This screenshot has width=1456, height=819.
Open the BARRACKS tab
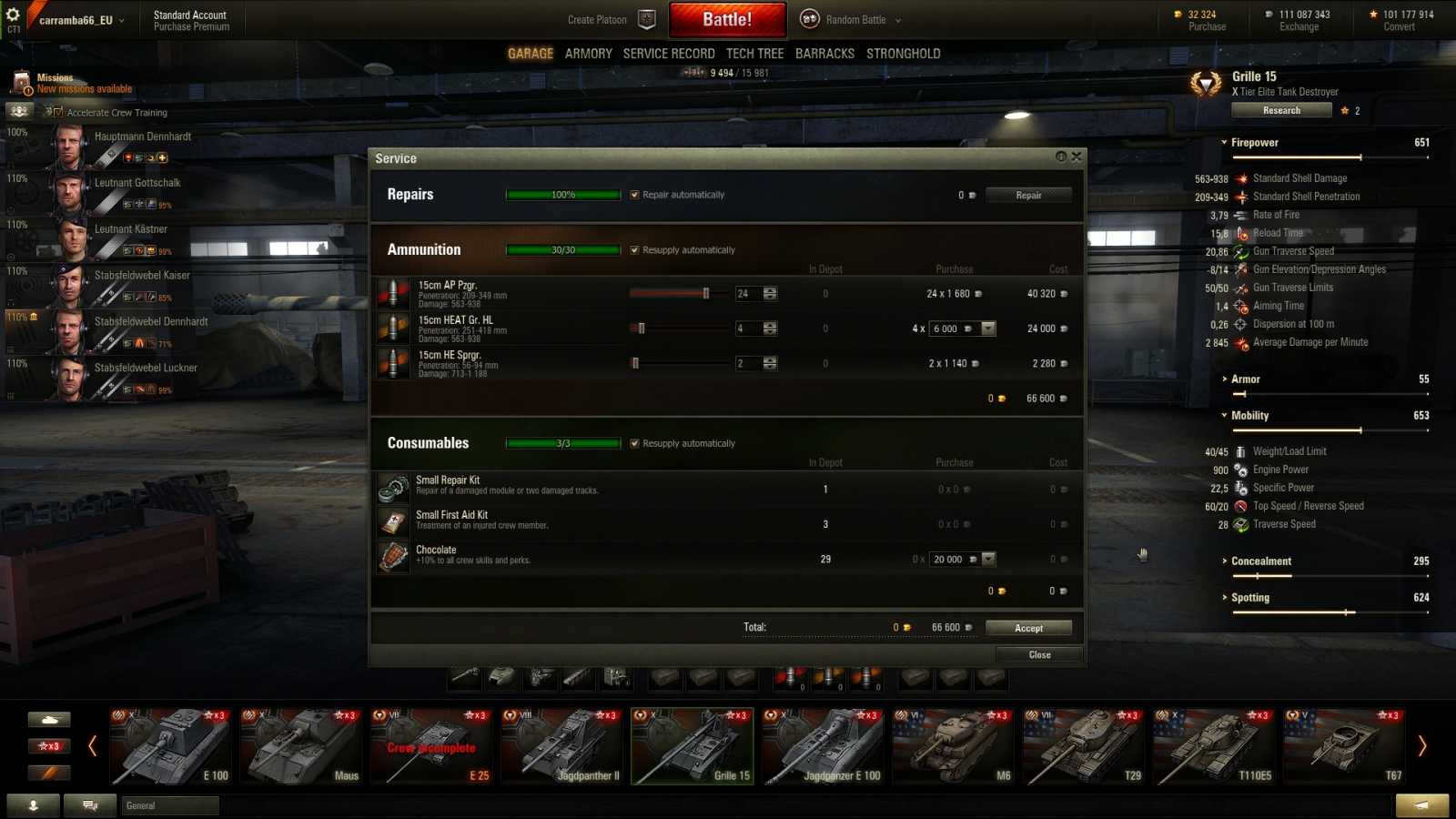[x=824, y=53]
